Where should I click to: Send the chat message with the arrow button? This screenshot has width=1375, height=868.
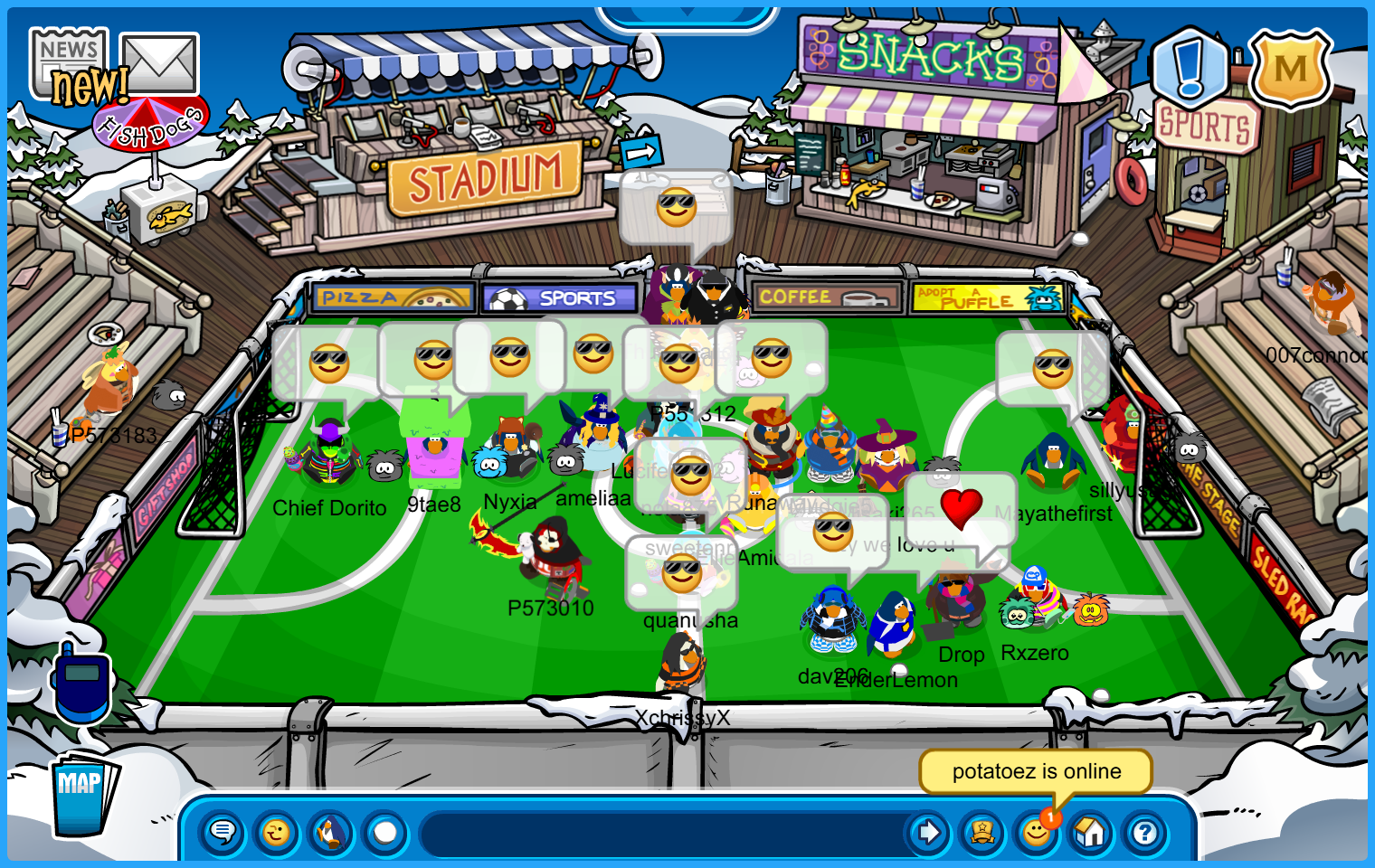(x=928, y=832)
